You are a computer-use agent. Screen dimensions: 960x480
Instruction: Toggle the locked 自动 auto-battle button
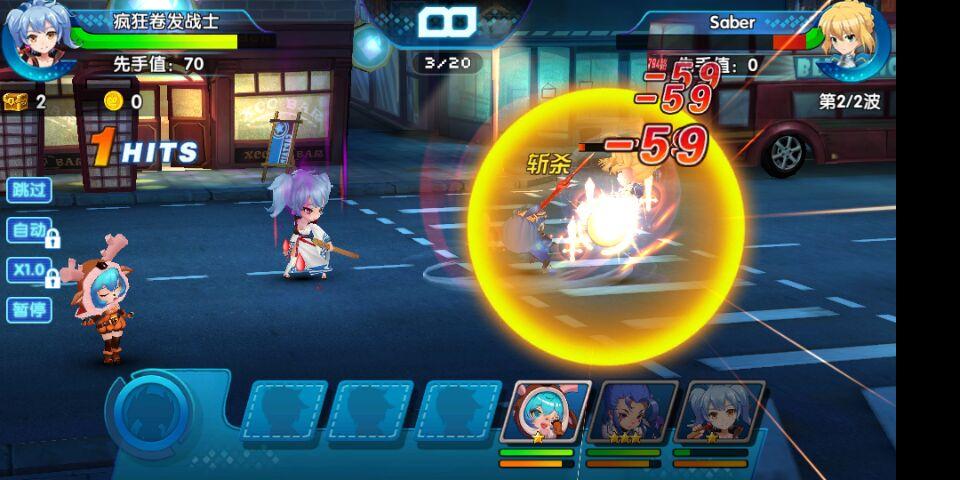30,230
